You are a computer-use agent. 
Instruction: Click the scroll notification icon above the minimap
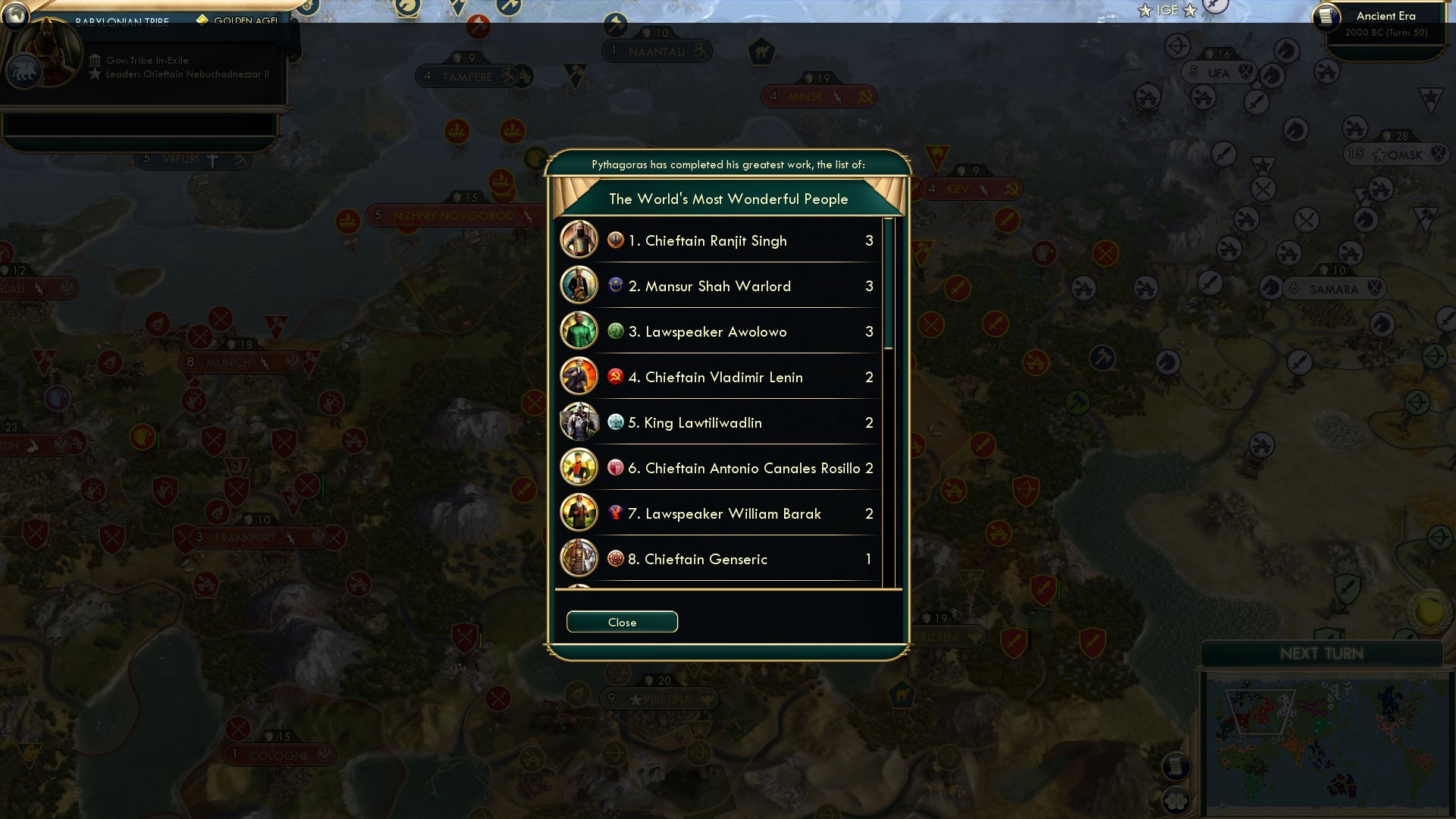[1176, 767]
